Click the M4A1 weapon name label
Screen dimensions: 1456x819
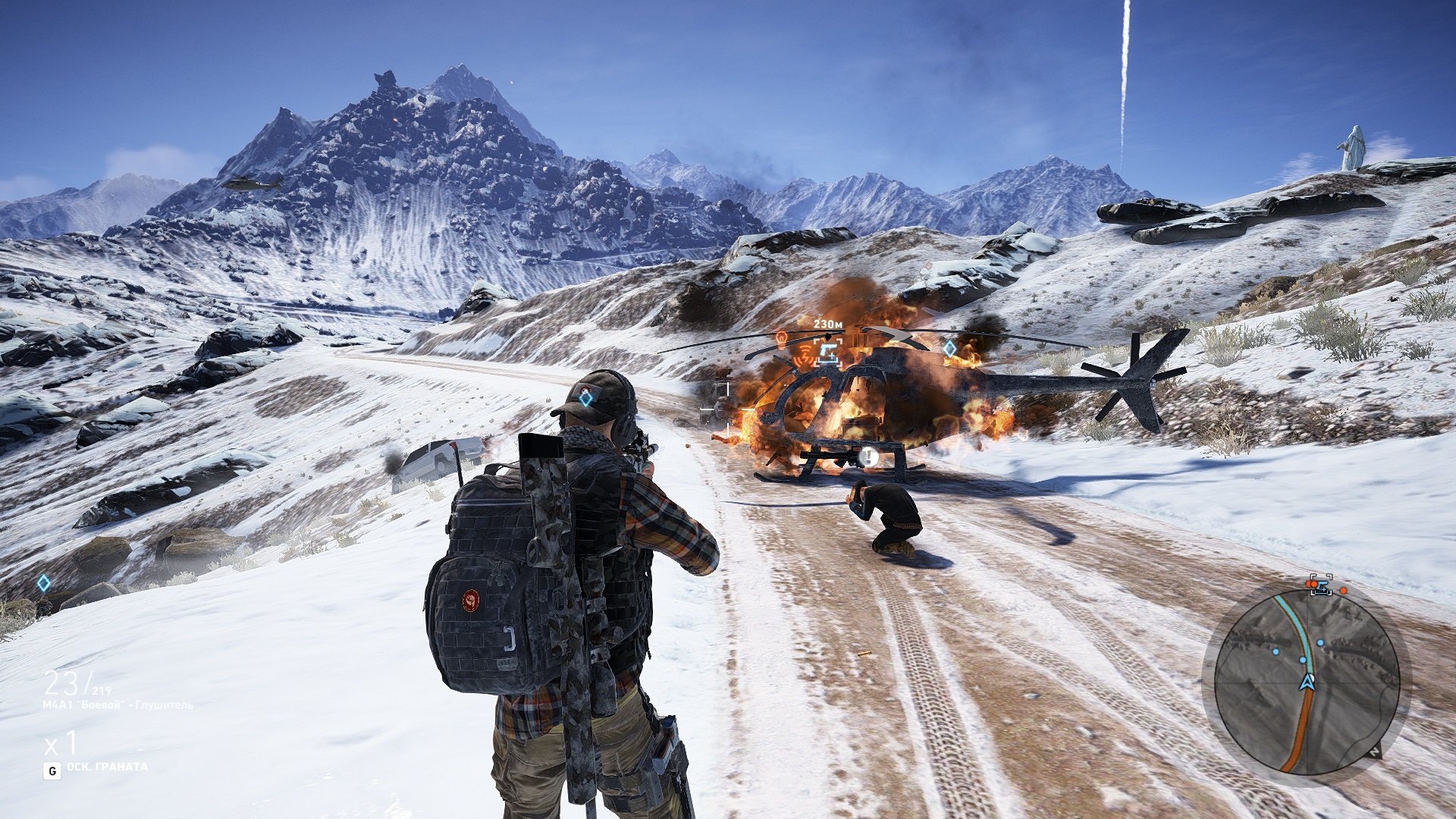[118, 705]
